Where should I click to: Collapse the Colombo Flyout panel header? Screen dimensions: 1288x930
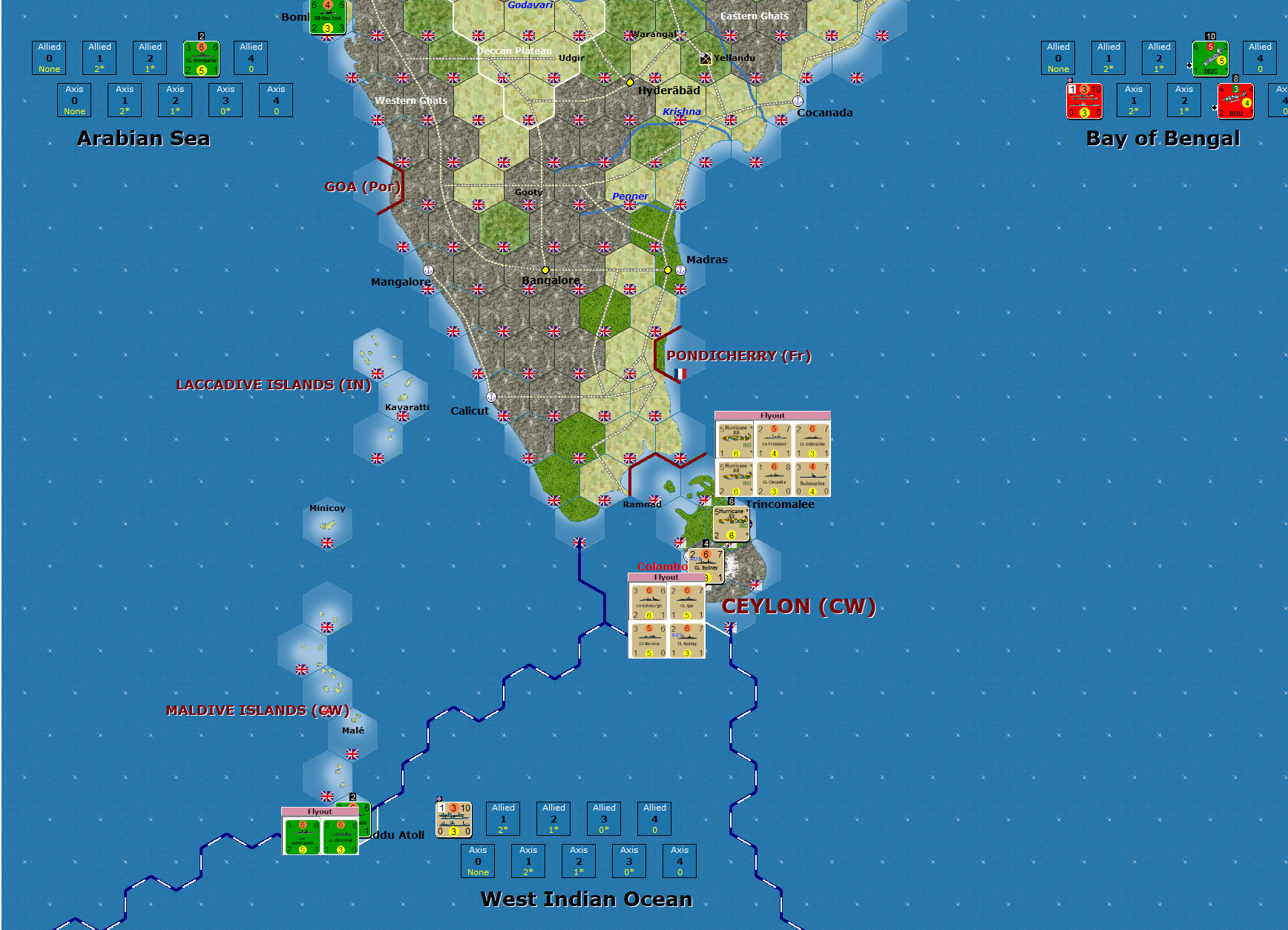pos(666,577)
